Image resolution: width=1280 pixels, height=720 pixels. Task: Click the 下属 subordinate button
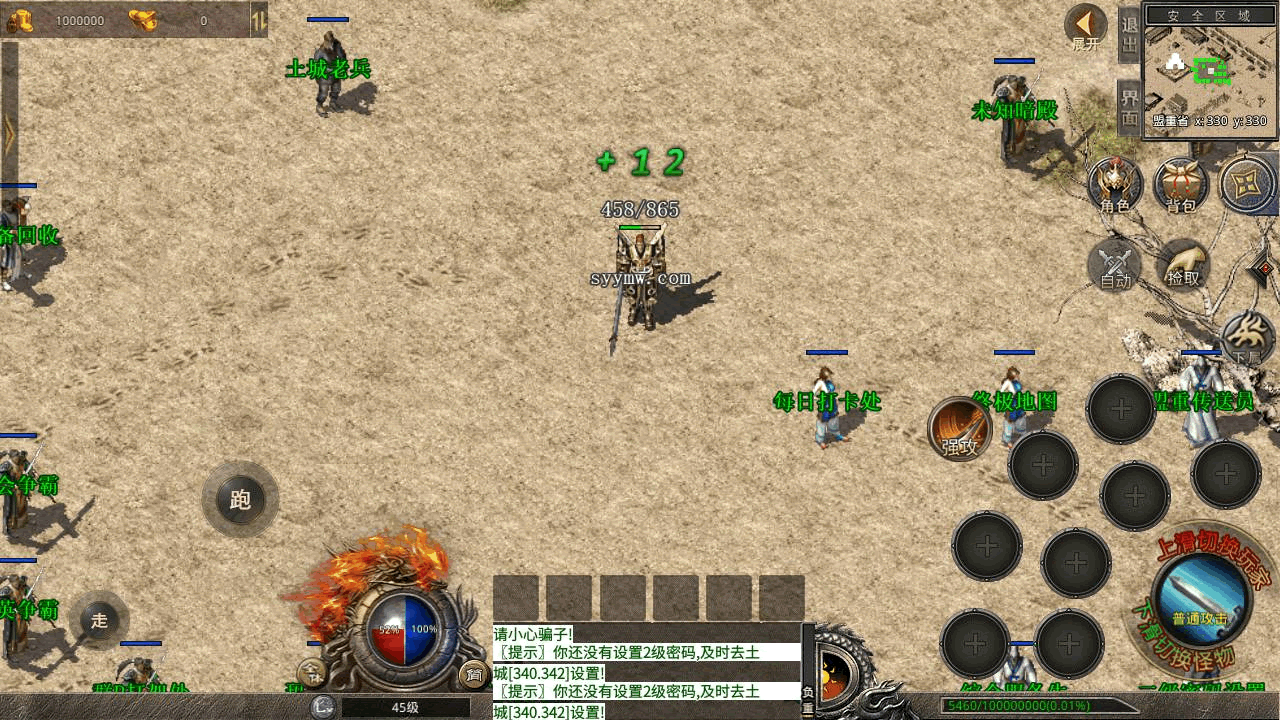tap(1247, 340)
